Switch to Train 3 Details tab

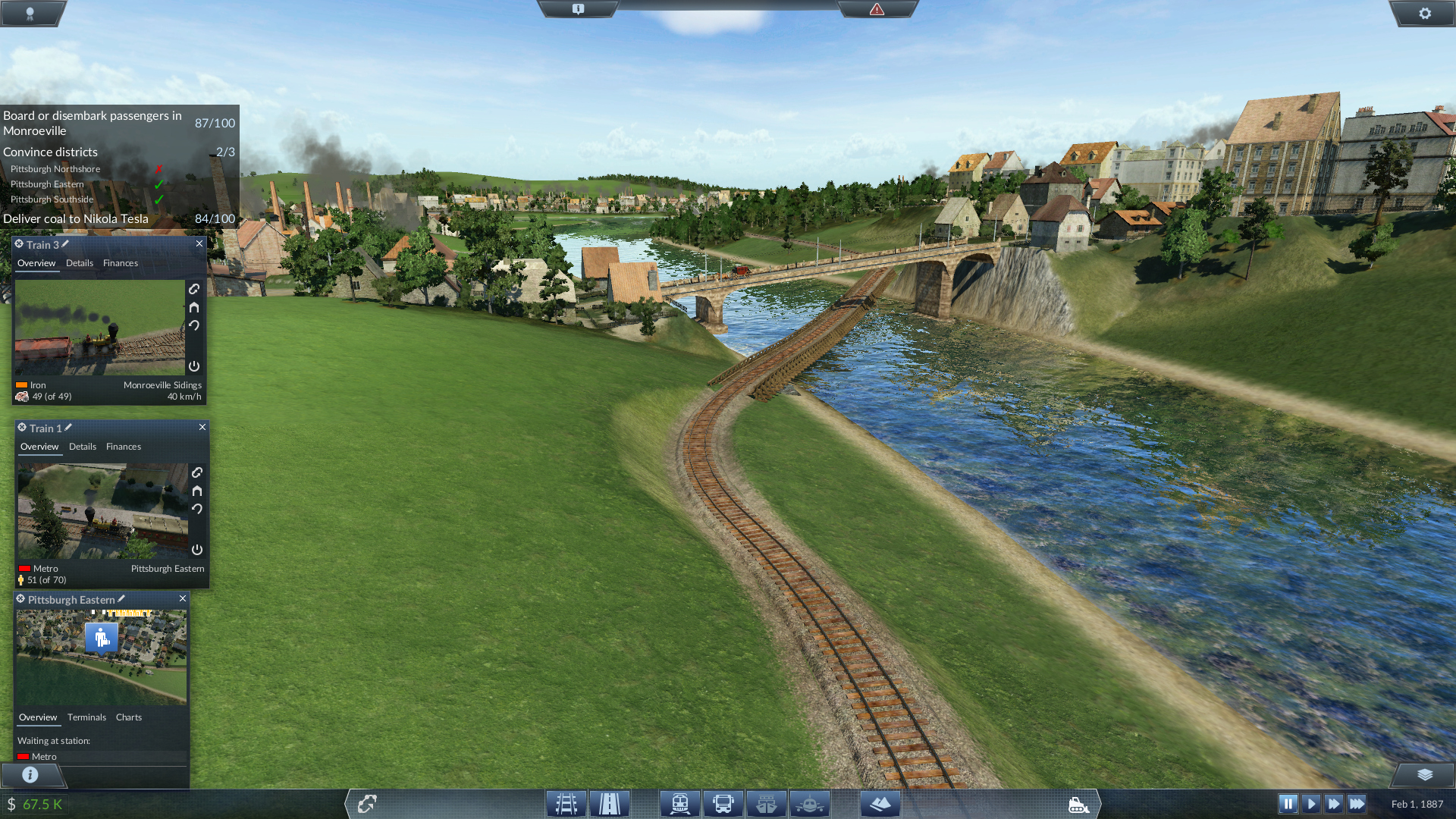[80, 263]
